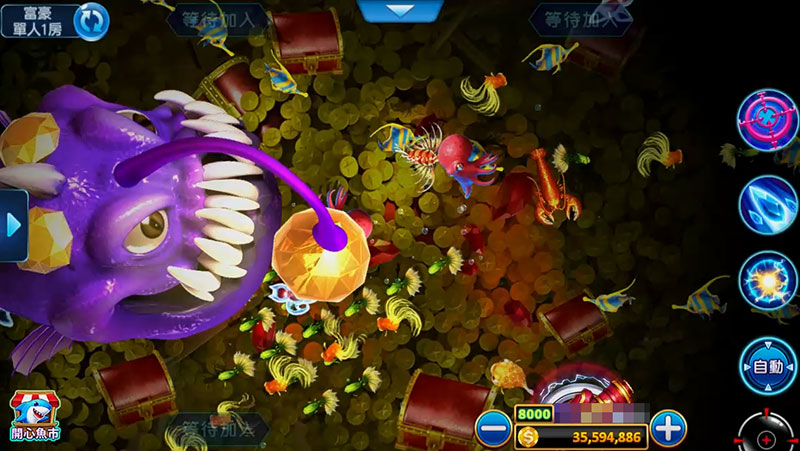800x451 pixels.
Task: Use the blue ice freeze skill
Action: [x=767, y=202]
